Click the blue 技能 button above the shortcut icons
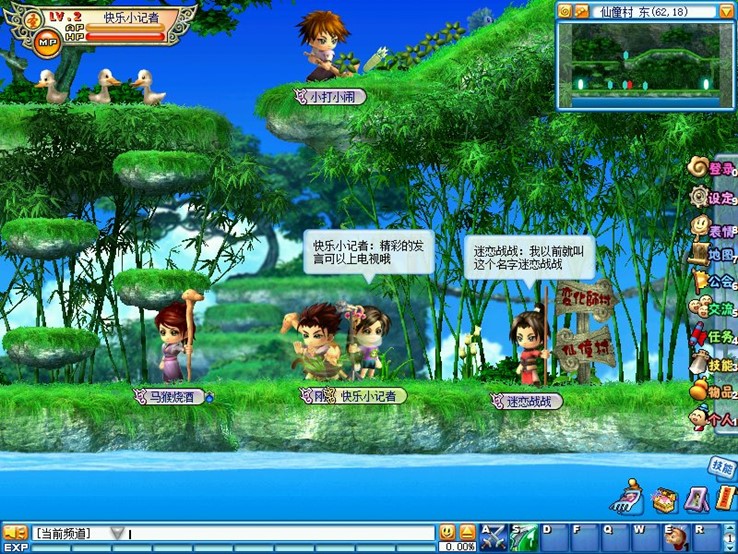The image size is (738, 554). 721,466
